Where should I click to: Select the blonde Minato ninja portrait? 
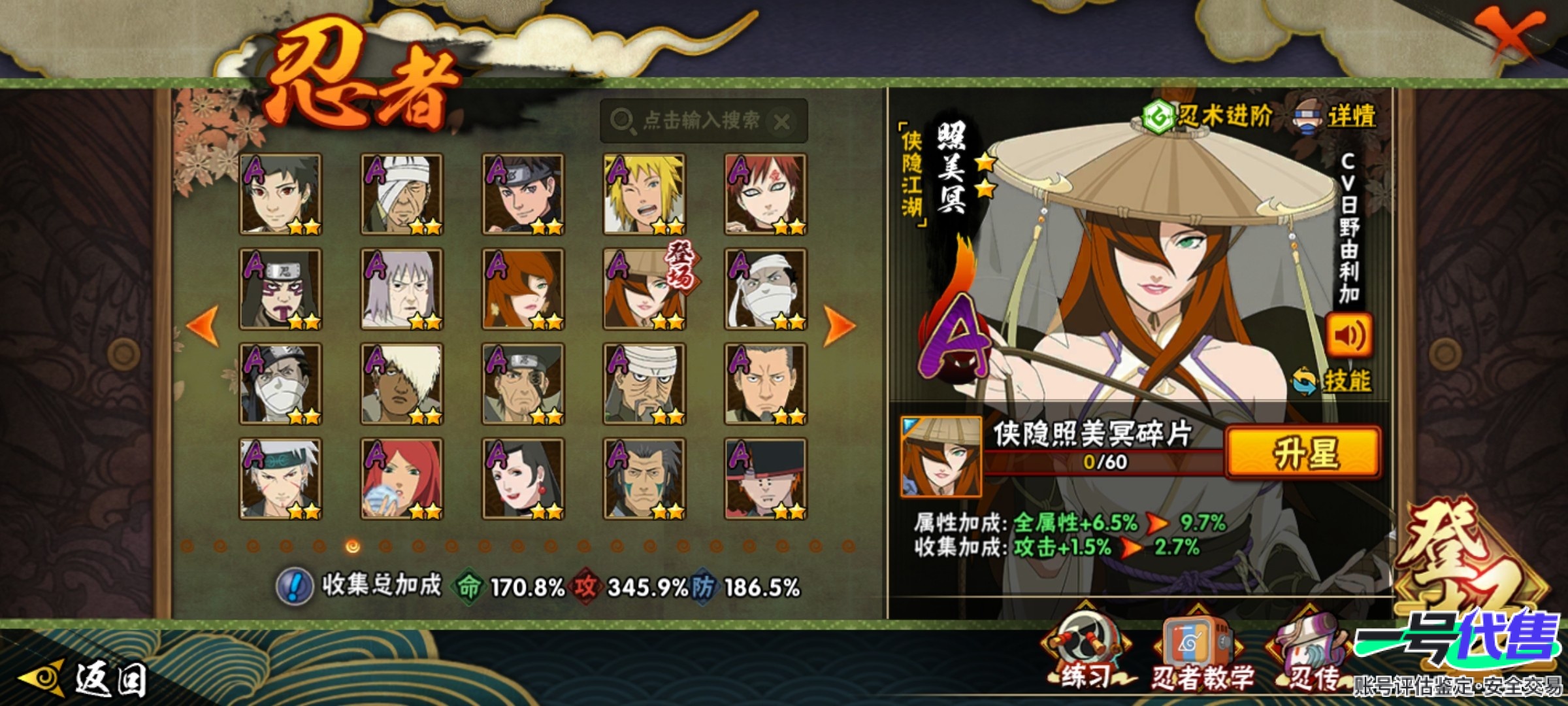(x=644, y=194)
